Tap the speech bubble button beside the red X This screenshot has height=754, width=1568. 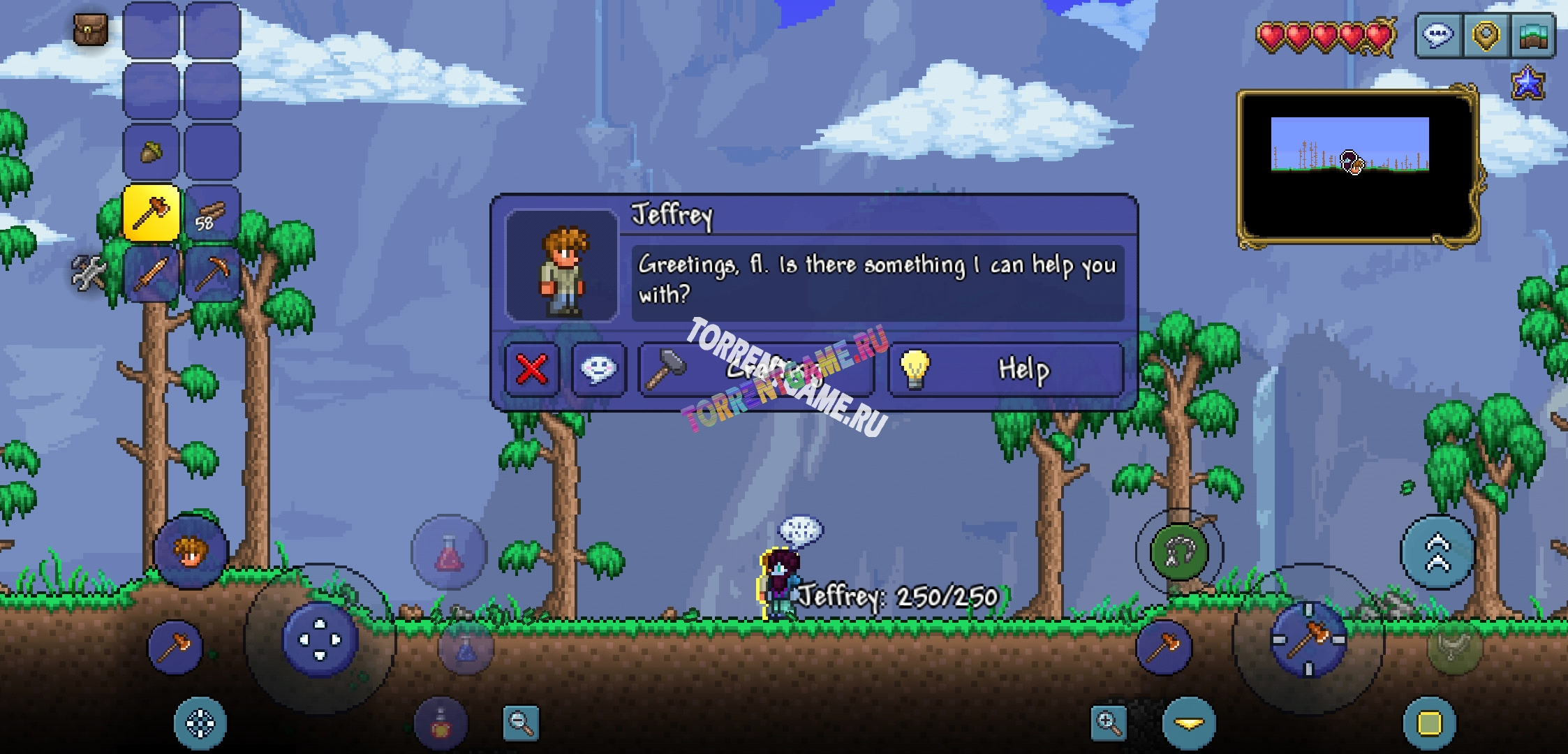coord(598,369)
